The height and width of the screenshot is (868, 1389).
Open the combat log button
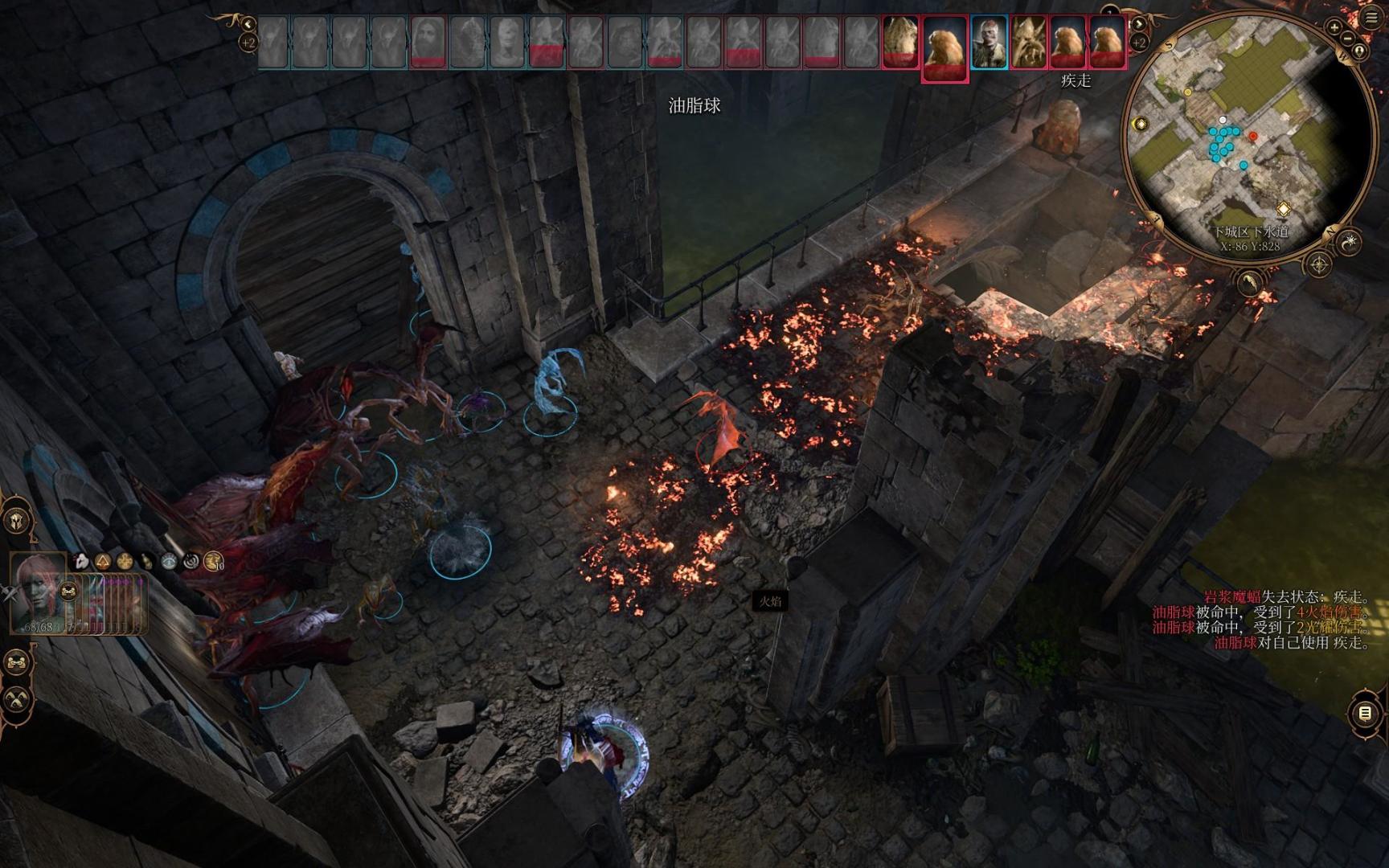click(x=1364, y=713)
